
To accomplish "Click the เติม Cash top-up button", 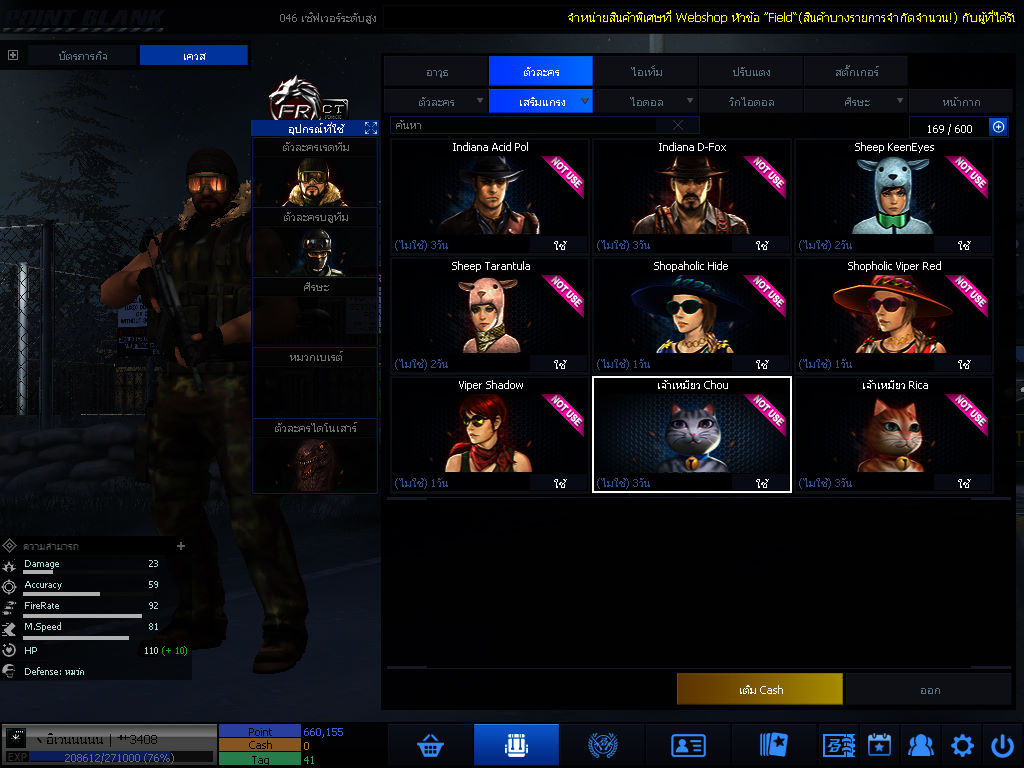I will click(760, 690).
